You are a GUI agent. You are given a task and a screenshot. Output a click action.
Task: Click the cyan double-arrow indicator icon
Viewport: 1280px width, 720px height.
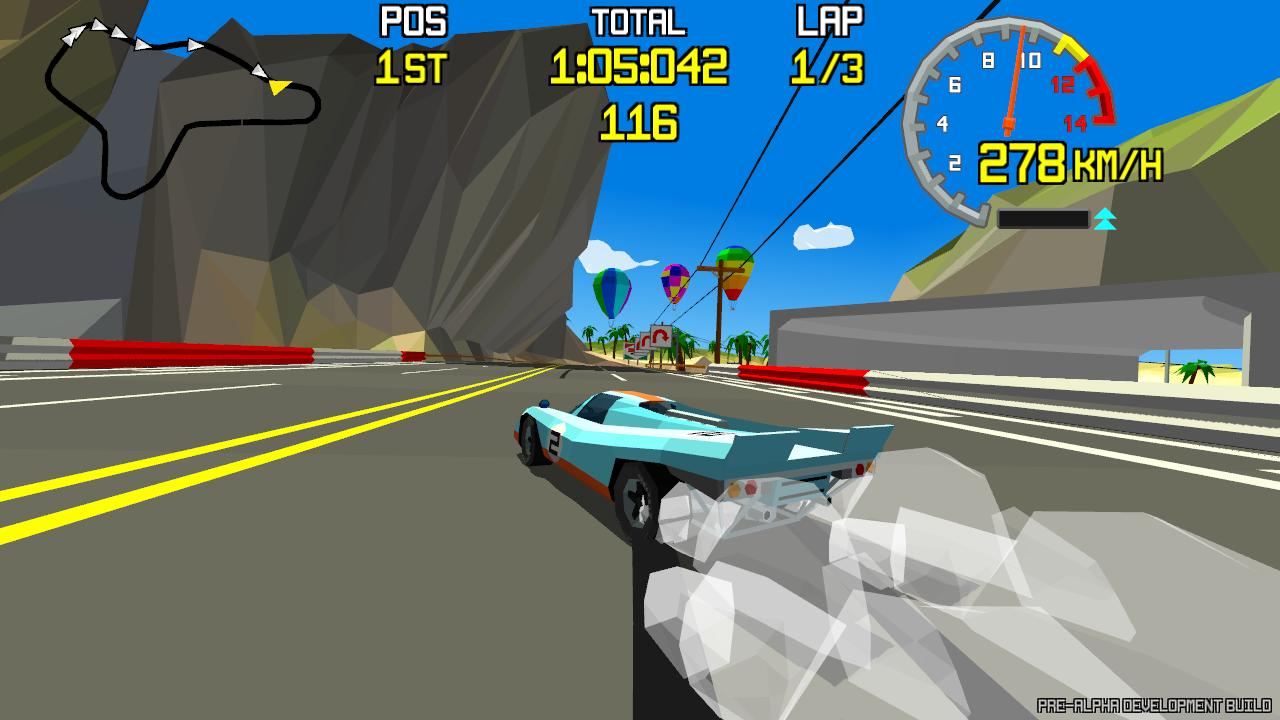1104,219
